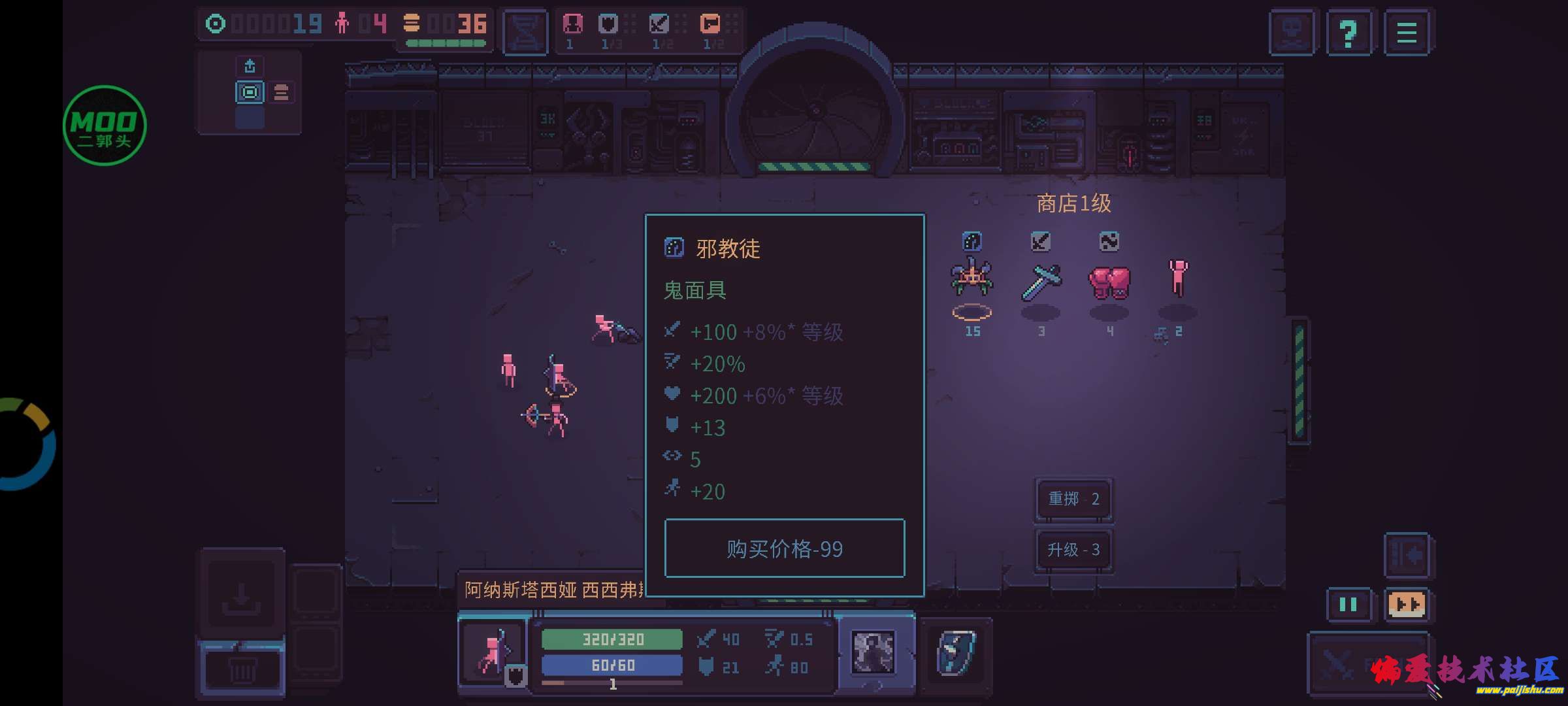Click the skull icon button

click(x=1292, y=33)
